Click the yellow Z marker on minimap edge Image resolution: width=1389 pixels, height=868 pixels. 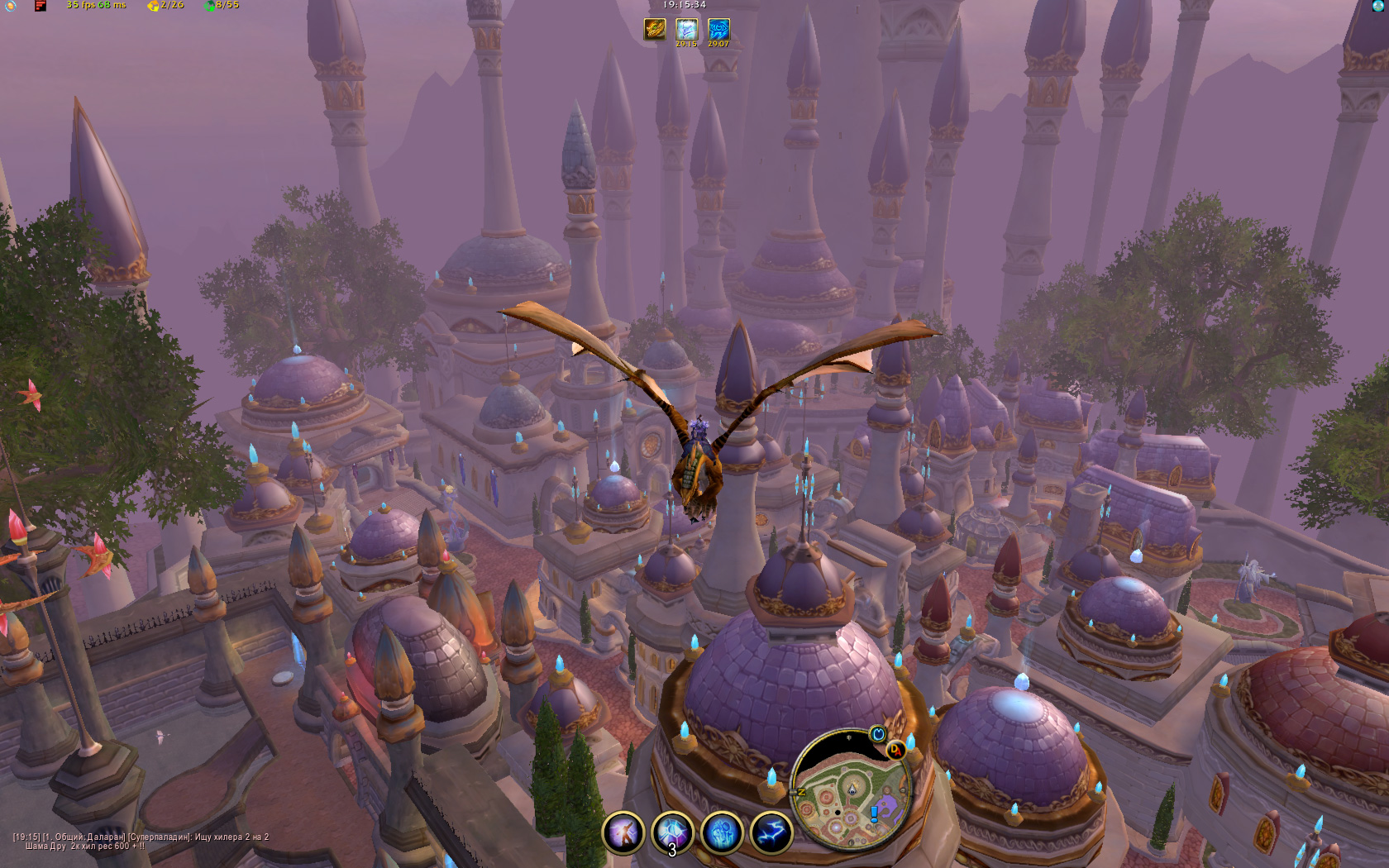coord(800,792)
